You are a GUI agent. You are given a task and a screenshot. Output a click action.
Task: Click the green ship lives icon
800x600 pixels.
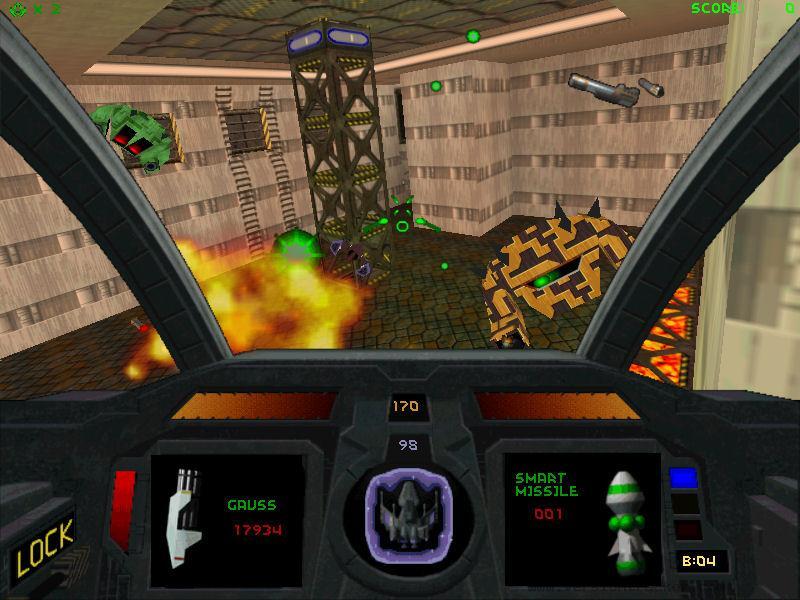[14, 9]
